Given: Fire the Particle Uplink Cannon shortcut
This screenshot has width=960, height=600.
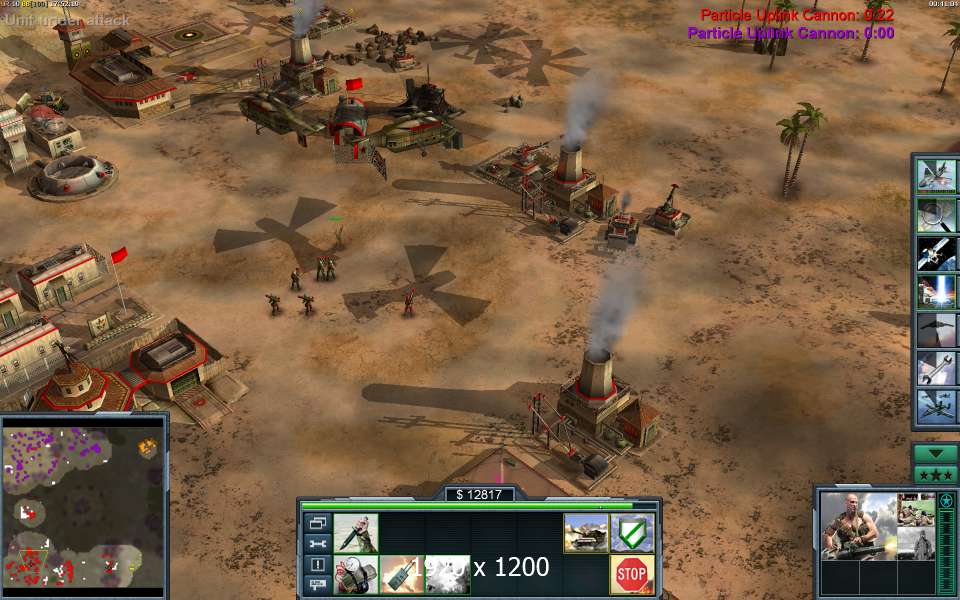Looking at the screenshot, I should coord(937,291).
